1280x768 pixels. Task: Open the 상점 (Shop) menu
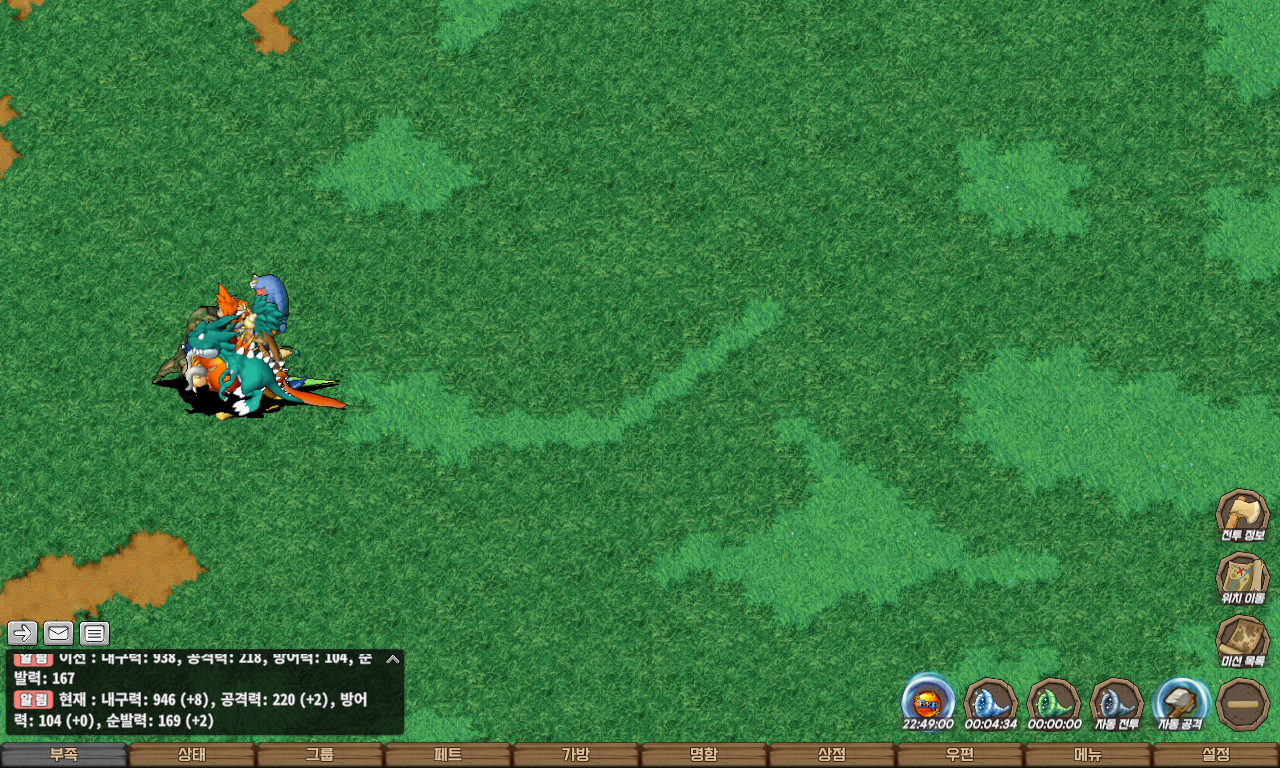click(832, 755)
